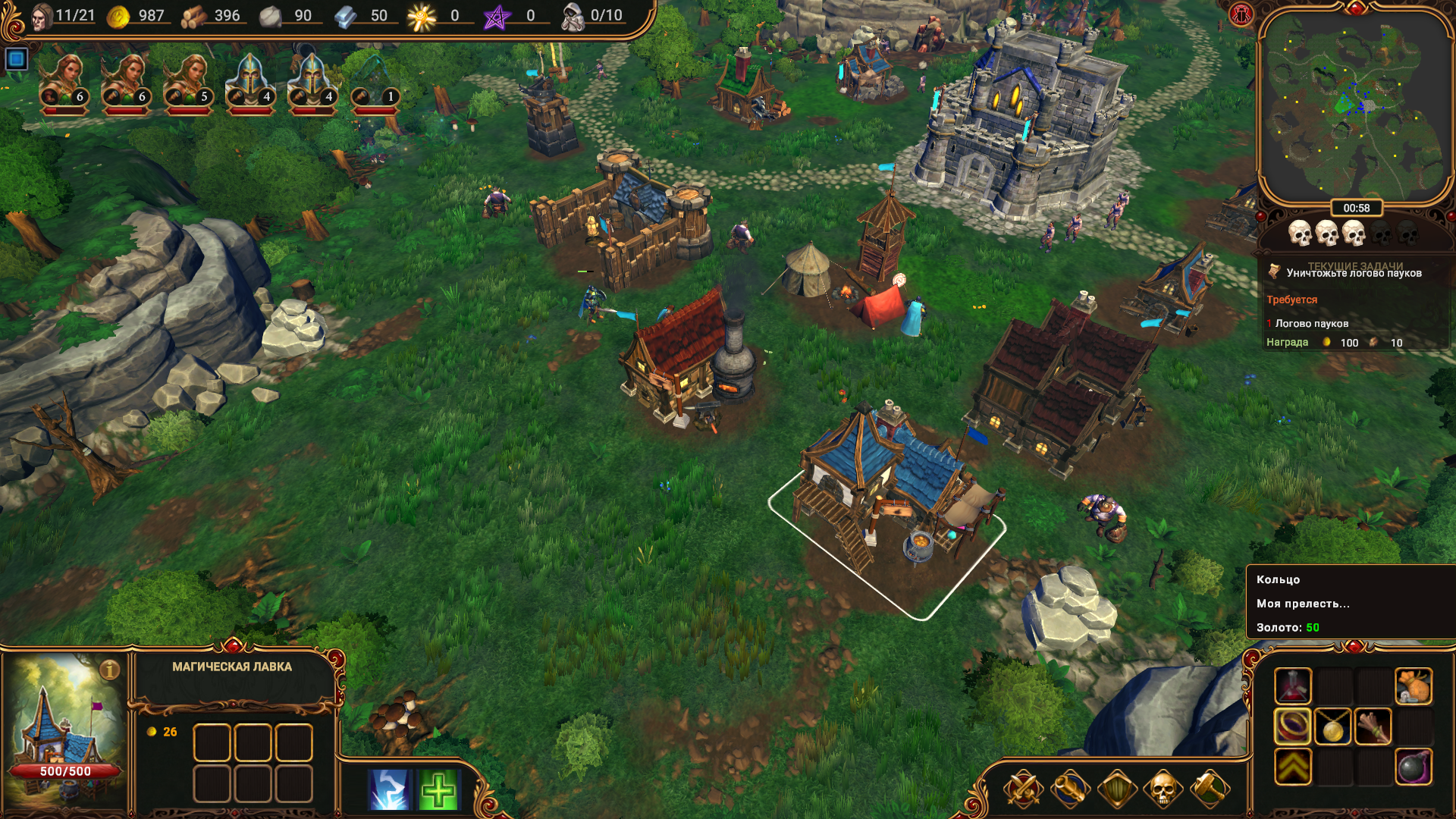Click the yellow double-chevron upgrade icon

pyautogui.click(x=1292, y=767)
